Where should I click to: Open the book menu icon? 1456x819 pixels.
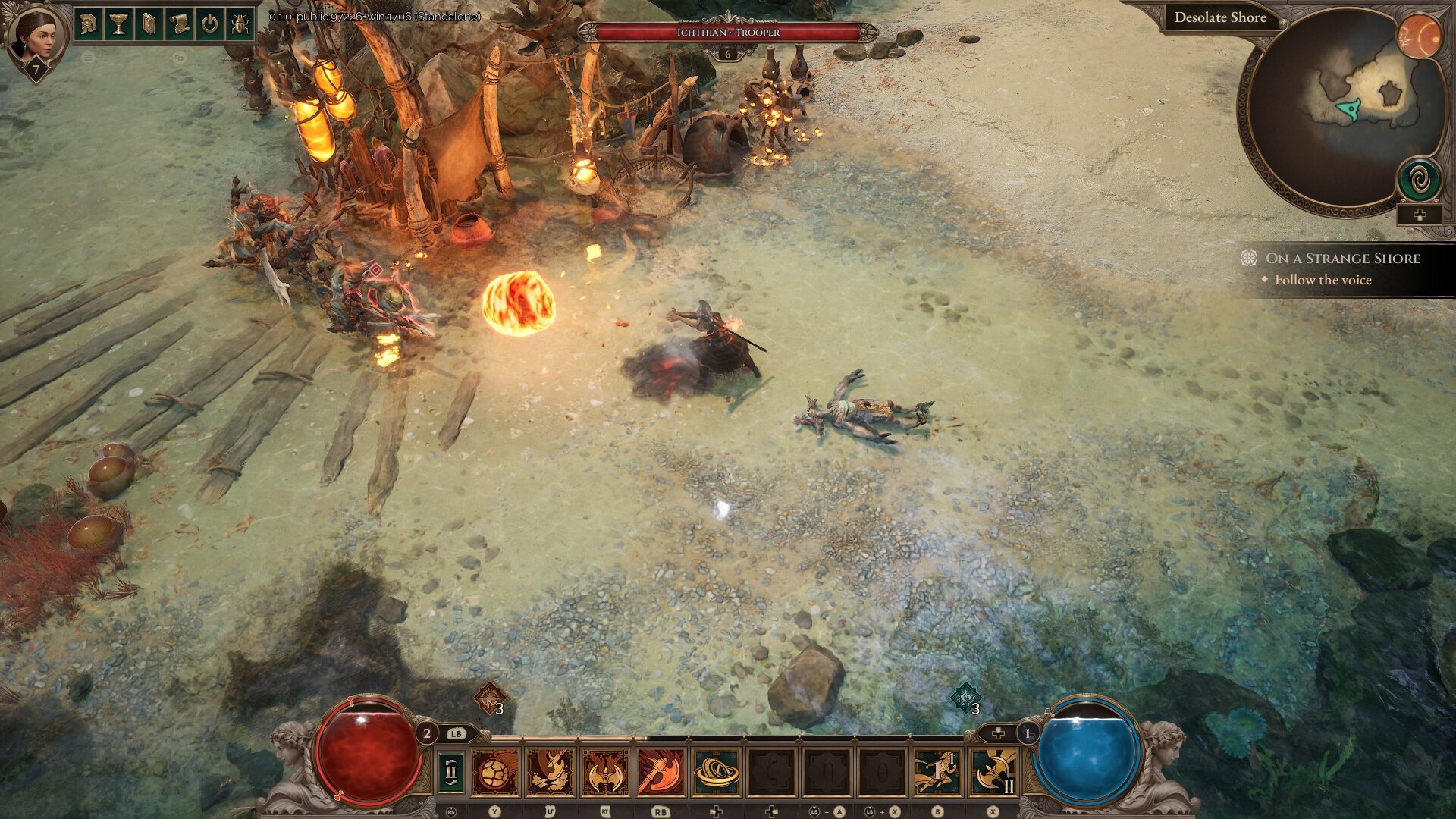pyautogui.click(x=149, y=25)
